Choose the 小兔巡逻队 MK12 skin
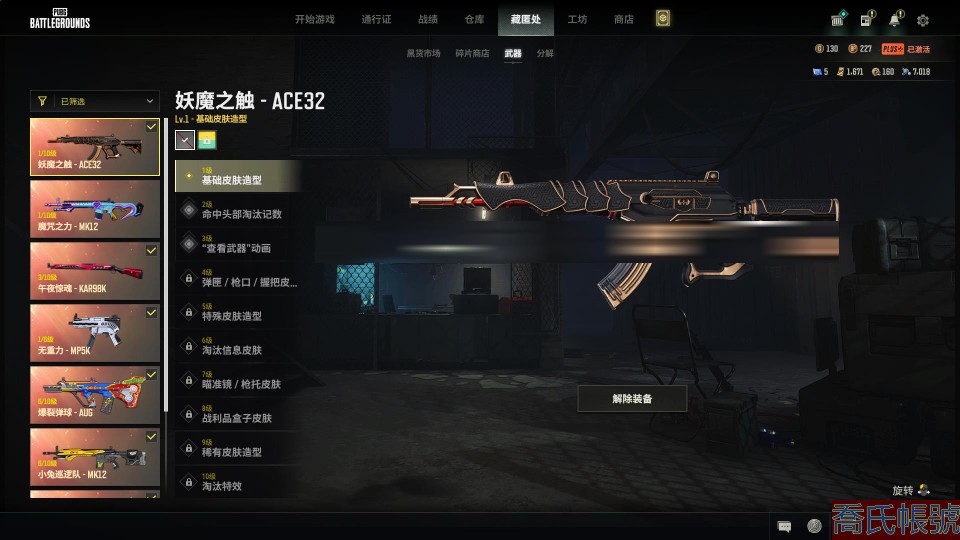The height and width of the screenshot is (540, 960). tap(95, 457)
